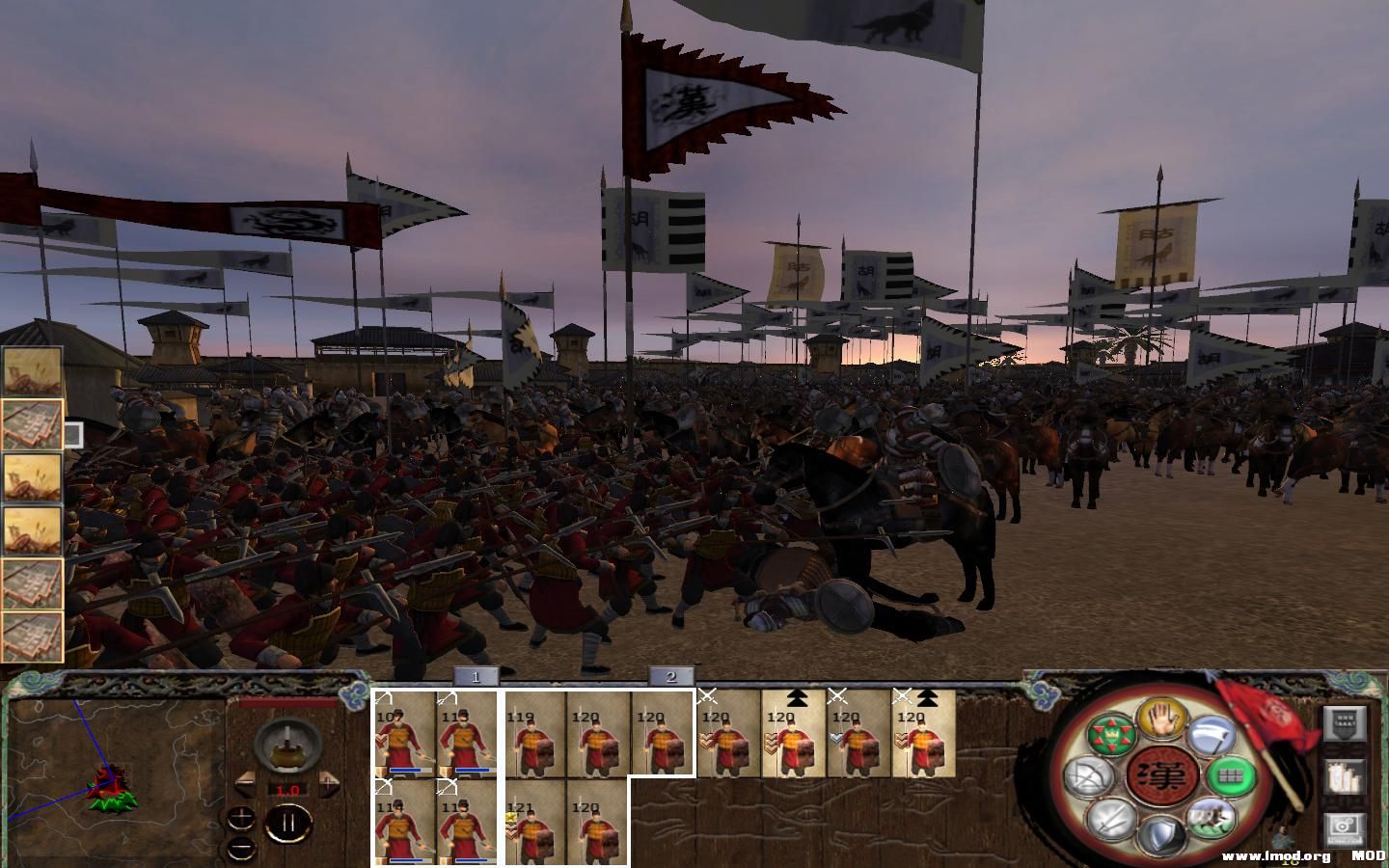
Task: Pause the battle with the pause button
Action: (x=289, y=822)
